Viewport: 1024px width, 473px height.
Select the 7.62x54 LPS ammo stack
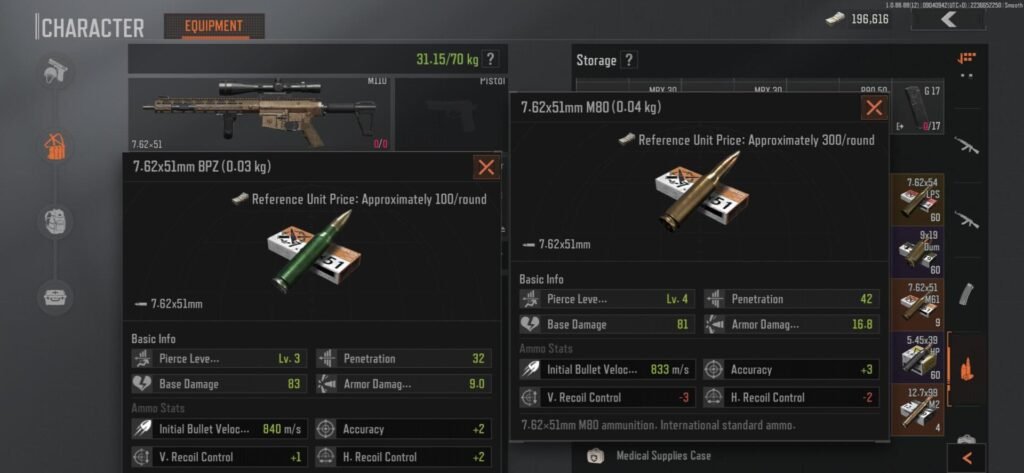click(x=918, y=200)
